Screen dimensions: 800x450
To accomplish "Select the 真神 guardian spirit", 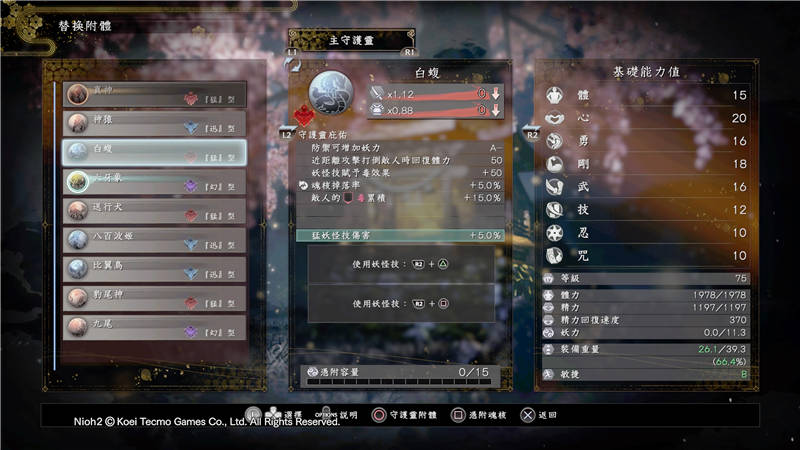I will [155, 95].
